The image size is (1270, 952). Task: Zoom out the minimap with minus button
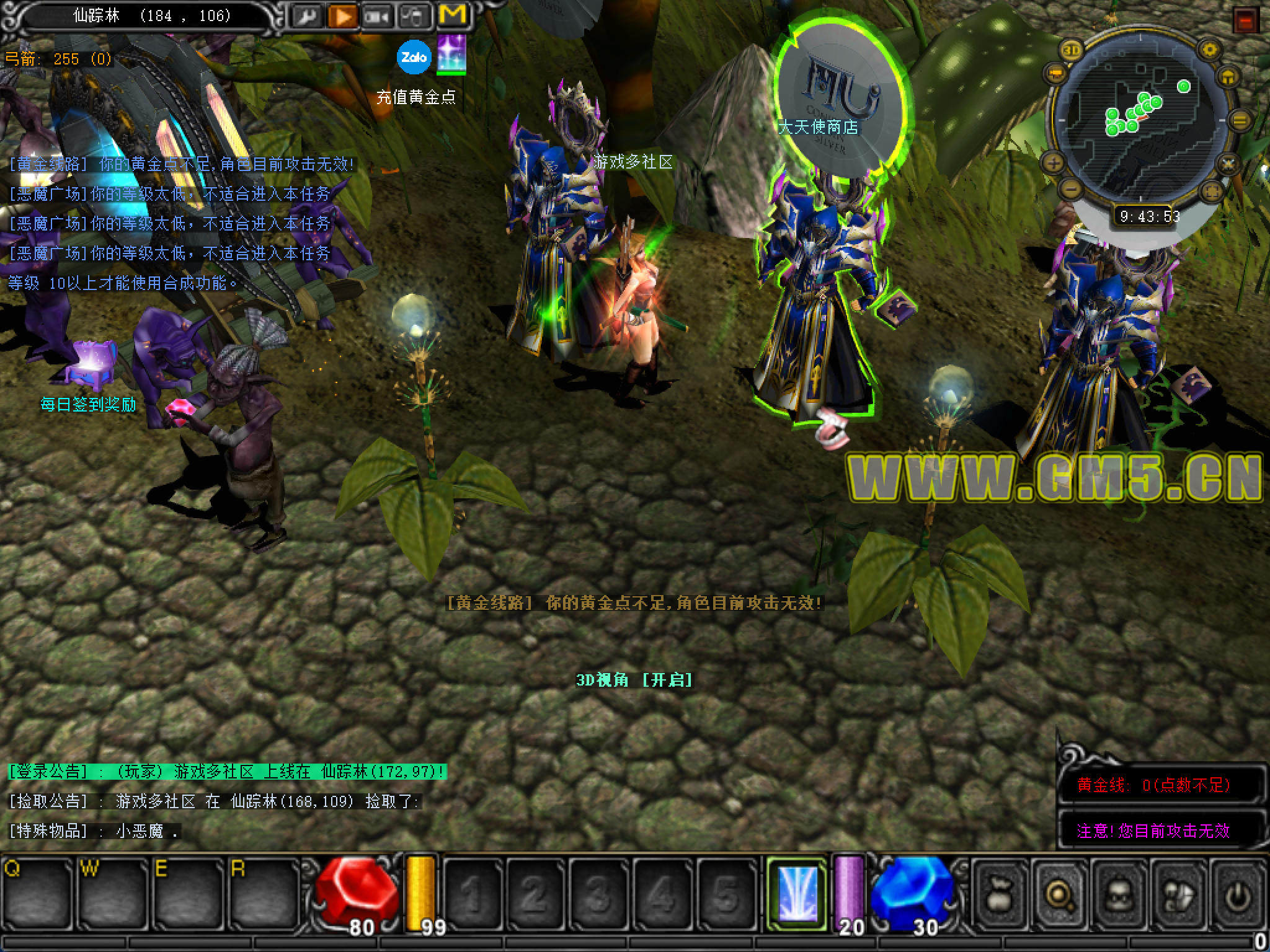1070,188
